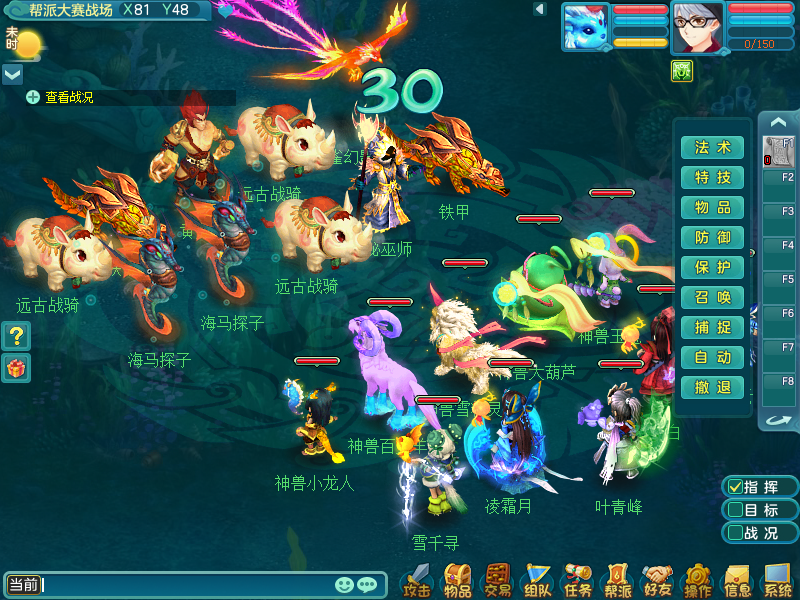Open the yellow question mark help icon
The height and width of the screenshot is (600, 800).
pyautogui.click(x=15, y=337)
